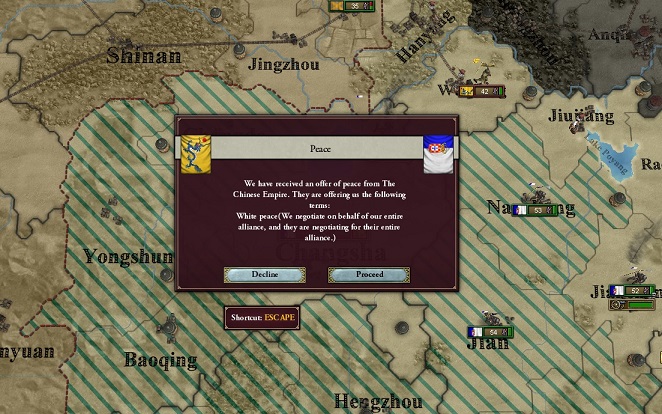The image size is (662, 414).
Task: Select the army counter showing 54
Action: 490,332
